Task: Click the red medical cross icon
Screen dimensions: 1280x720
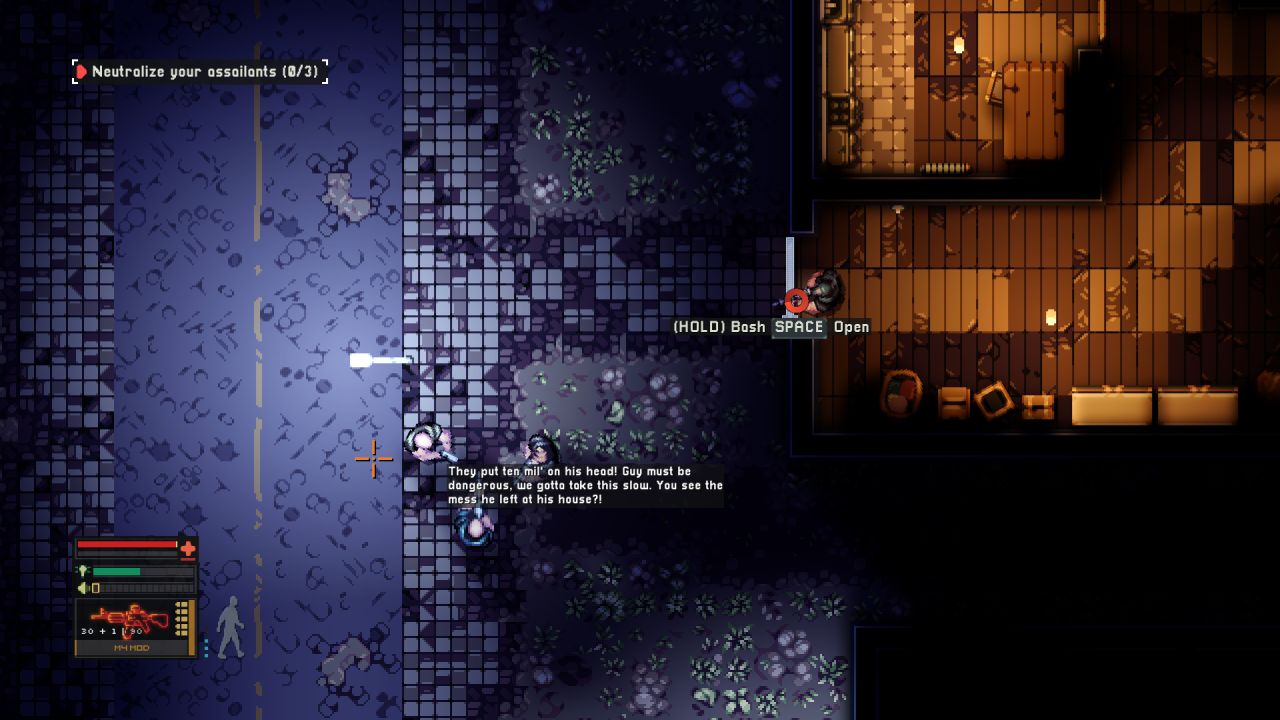Action: (x=187, y=548)
